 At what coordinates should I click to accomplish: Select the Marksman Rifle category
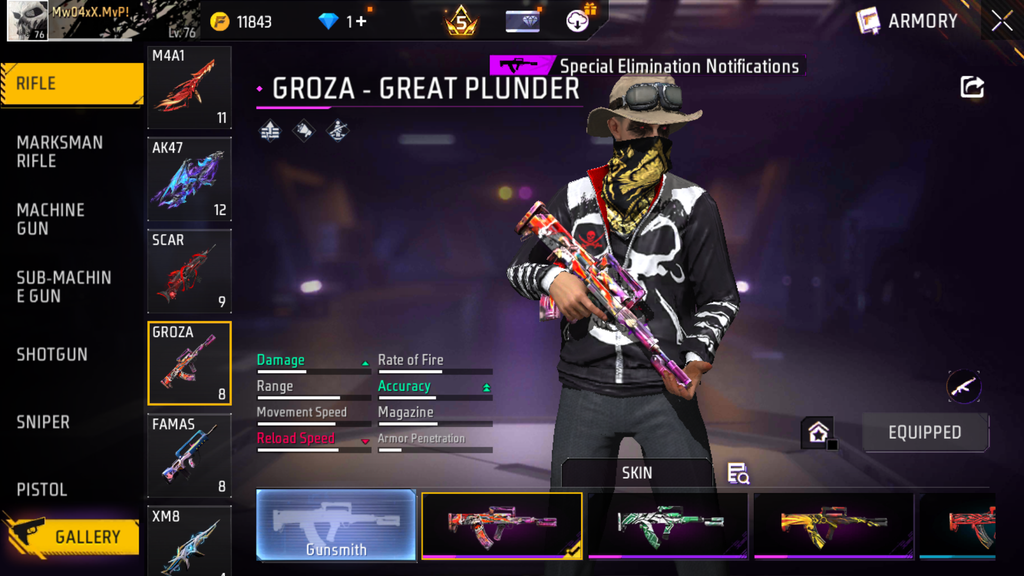point(60,151)
